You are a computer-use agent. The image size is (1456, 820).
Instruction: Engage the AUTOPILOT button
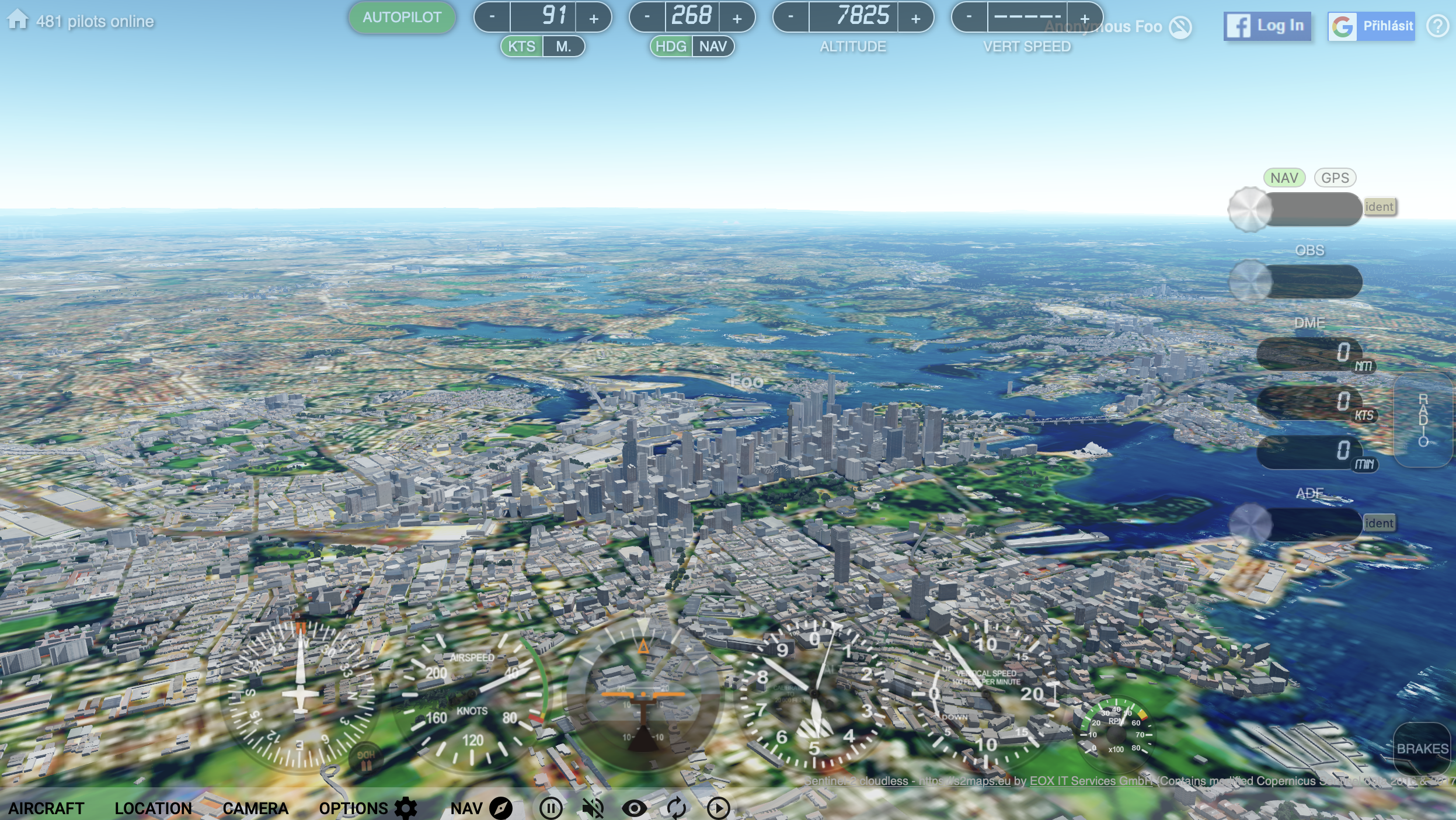pos(402,18)
